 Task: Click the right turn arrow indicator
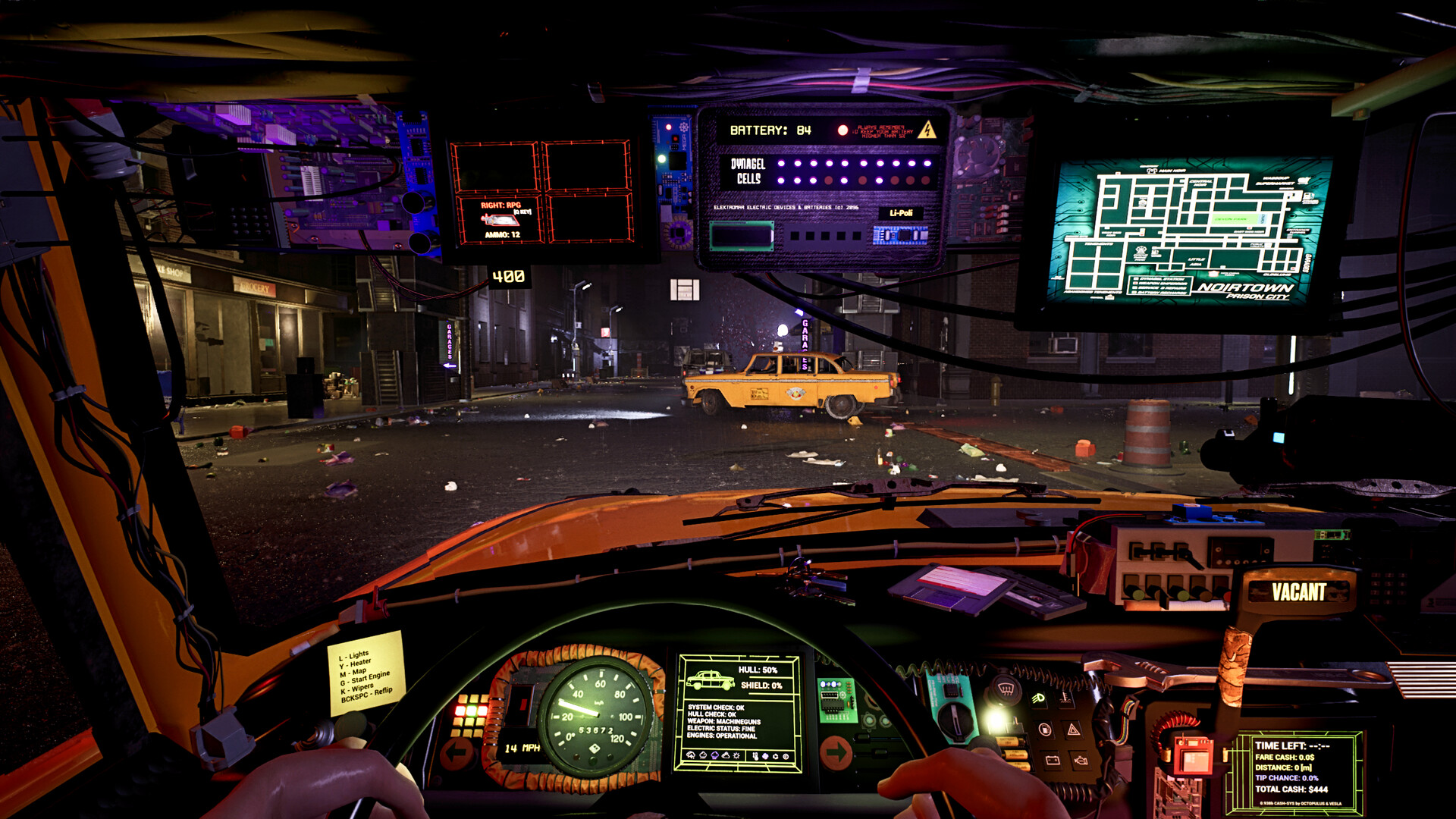pos(836,752)
